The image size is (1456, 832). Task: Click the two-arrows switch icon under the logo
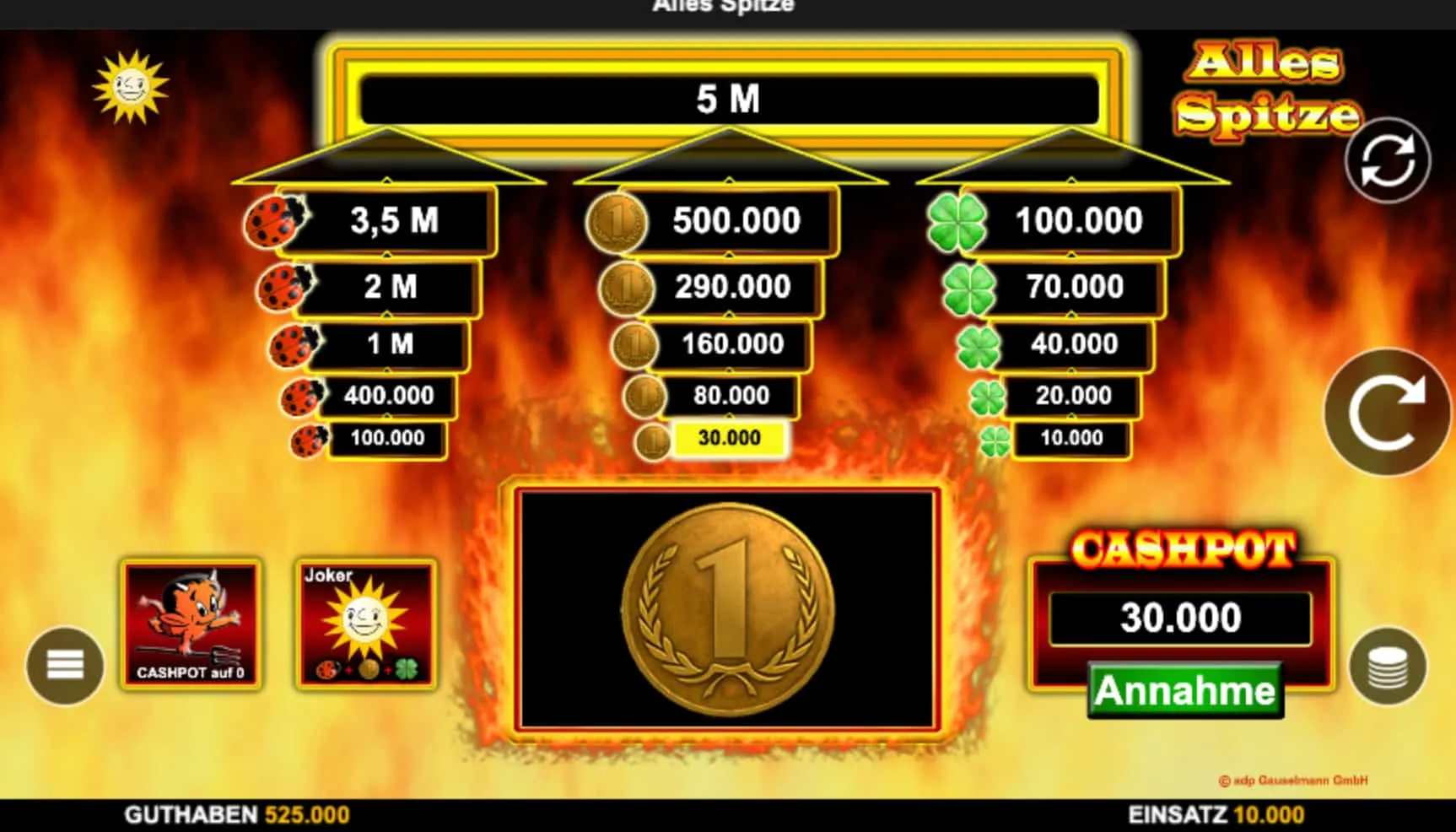1388,162
